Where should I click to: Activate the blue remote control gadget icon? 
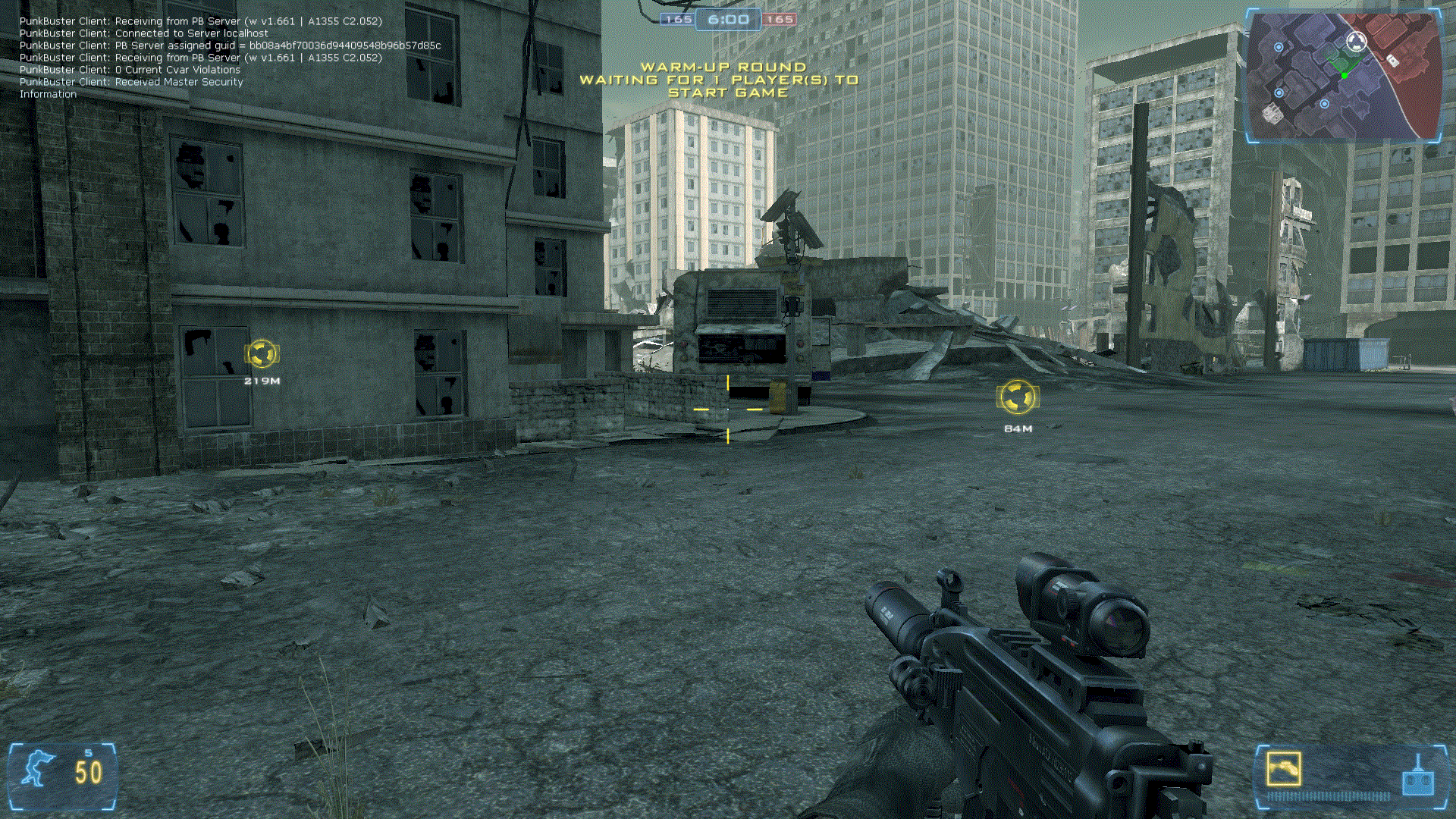tap(1417, 778)
